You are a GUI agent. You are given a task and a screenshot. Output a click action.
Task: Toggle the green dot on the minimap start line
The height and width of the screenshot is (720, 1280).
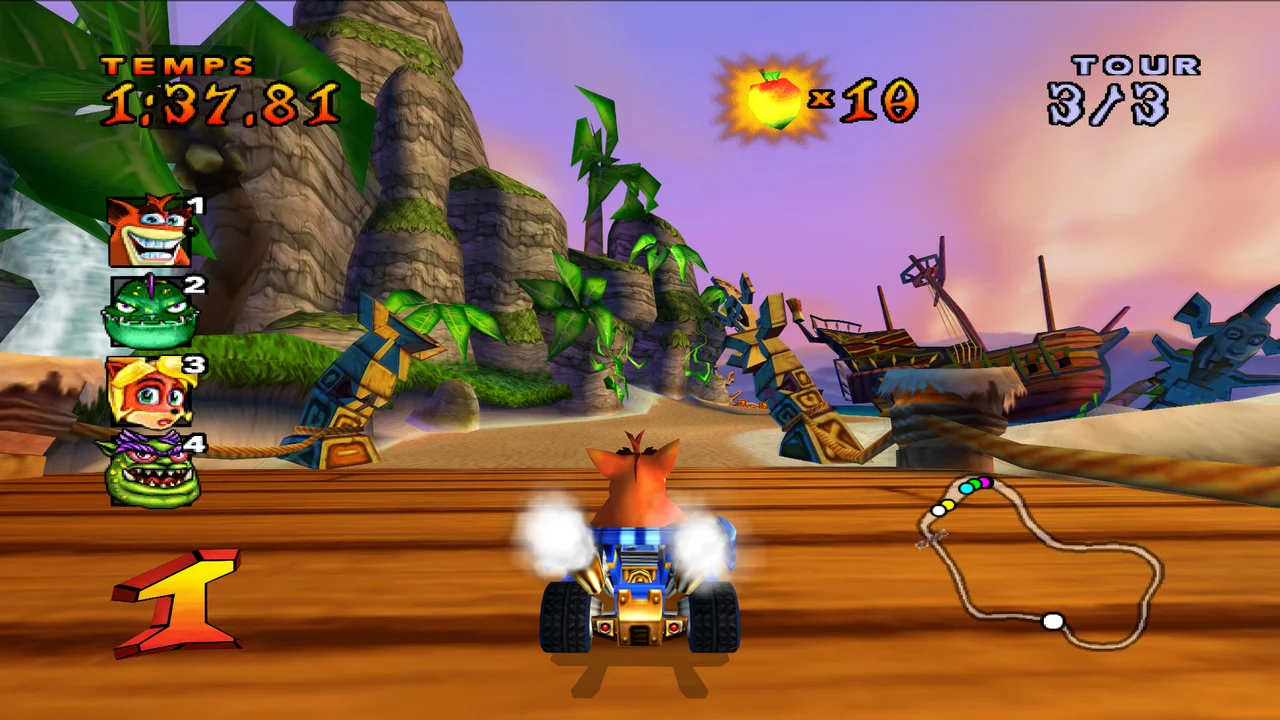[976, 484]
